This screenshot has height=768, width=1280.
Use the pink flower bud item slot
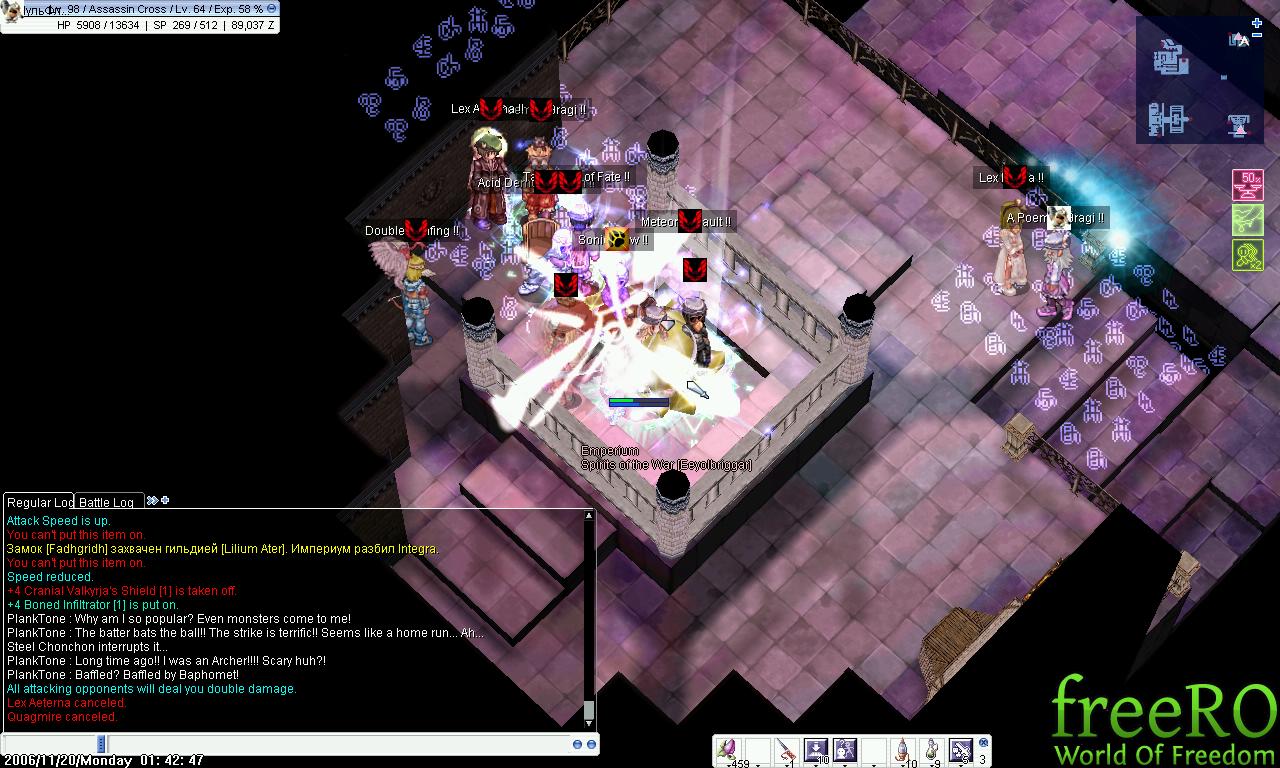pyautogui.click(x=729, y=750)
